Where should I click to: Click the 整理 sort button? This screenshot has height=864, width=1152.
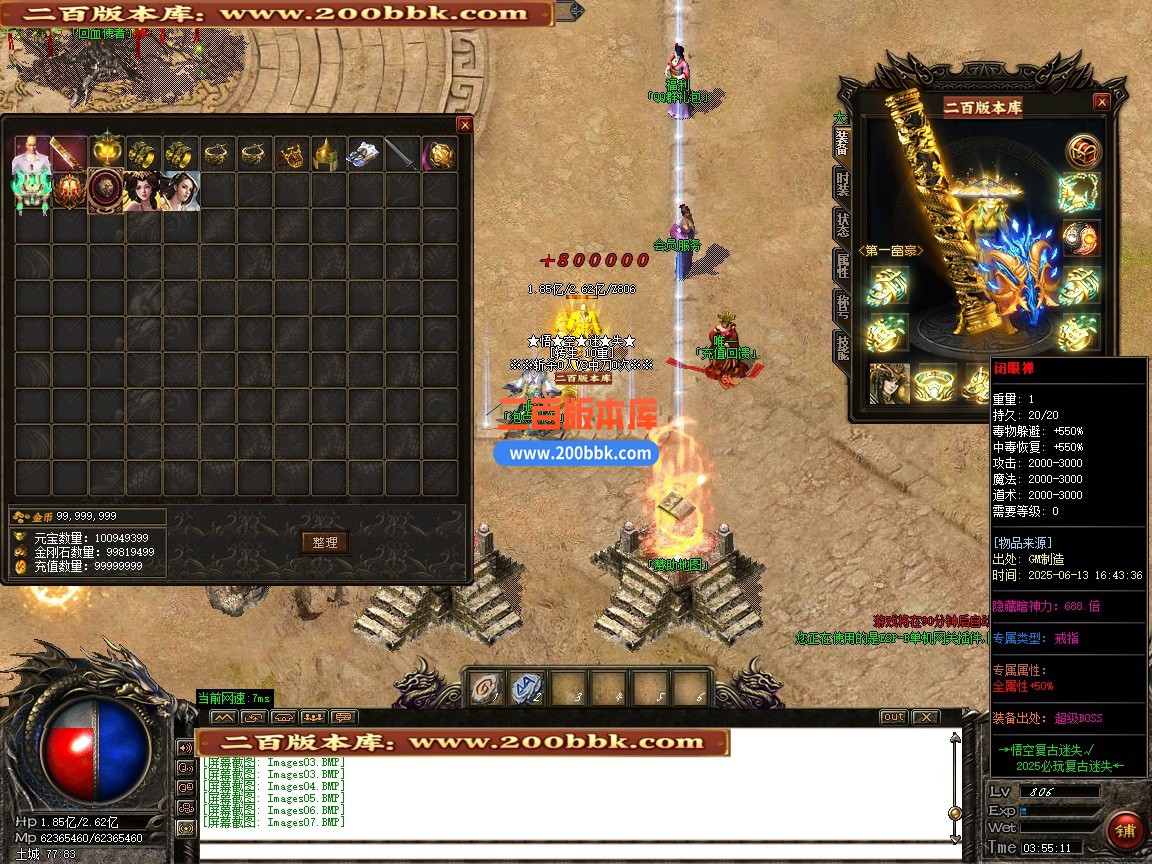pyautogui.click(x=324, y=542)
